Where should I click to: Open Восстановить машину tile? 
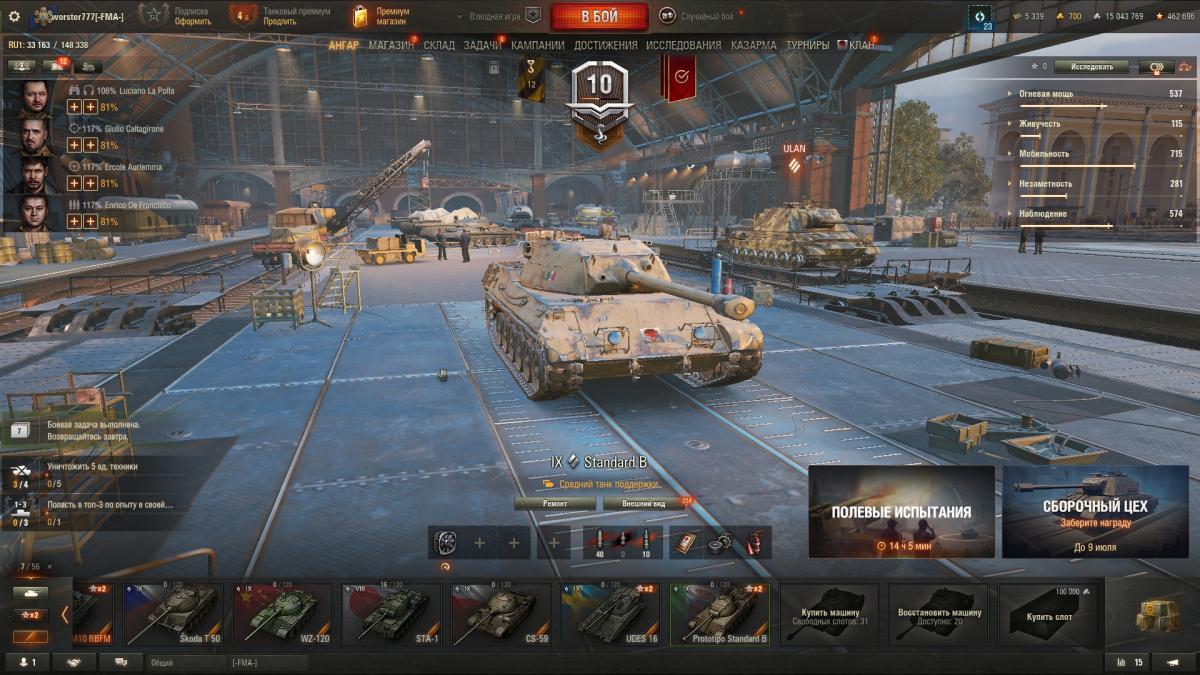point(938,615)
